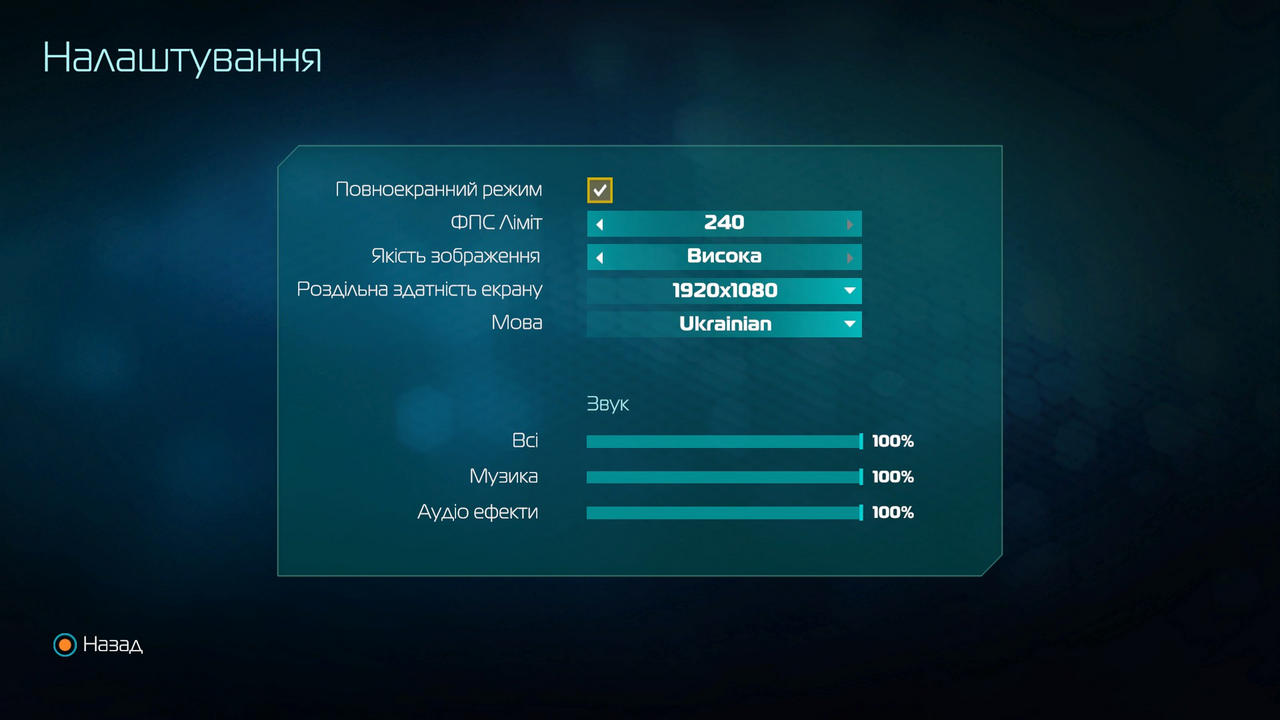Open the Ukrainian language dropdown
1280x720 pixels.
tap(724, 324)
